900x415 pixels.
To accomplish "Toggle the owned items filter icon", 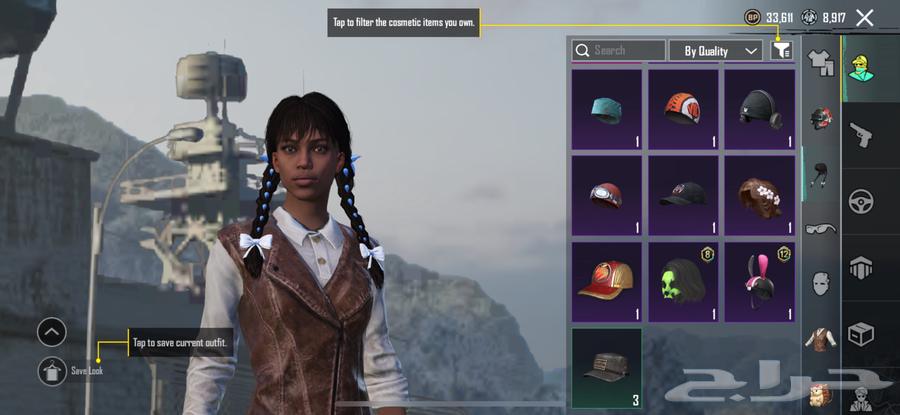I will pos(782,50).
